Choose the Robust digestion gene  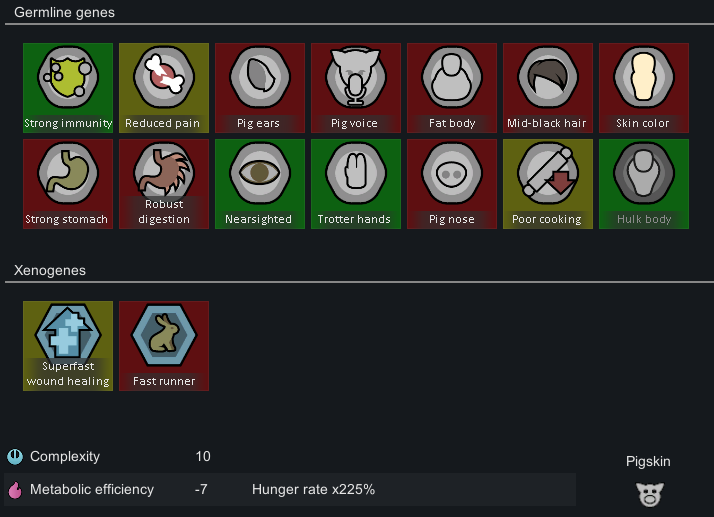tap(164, 183)
